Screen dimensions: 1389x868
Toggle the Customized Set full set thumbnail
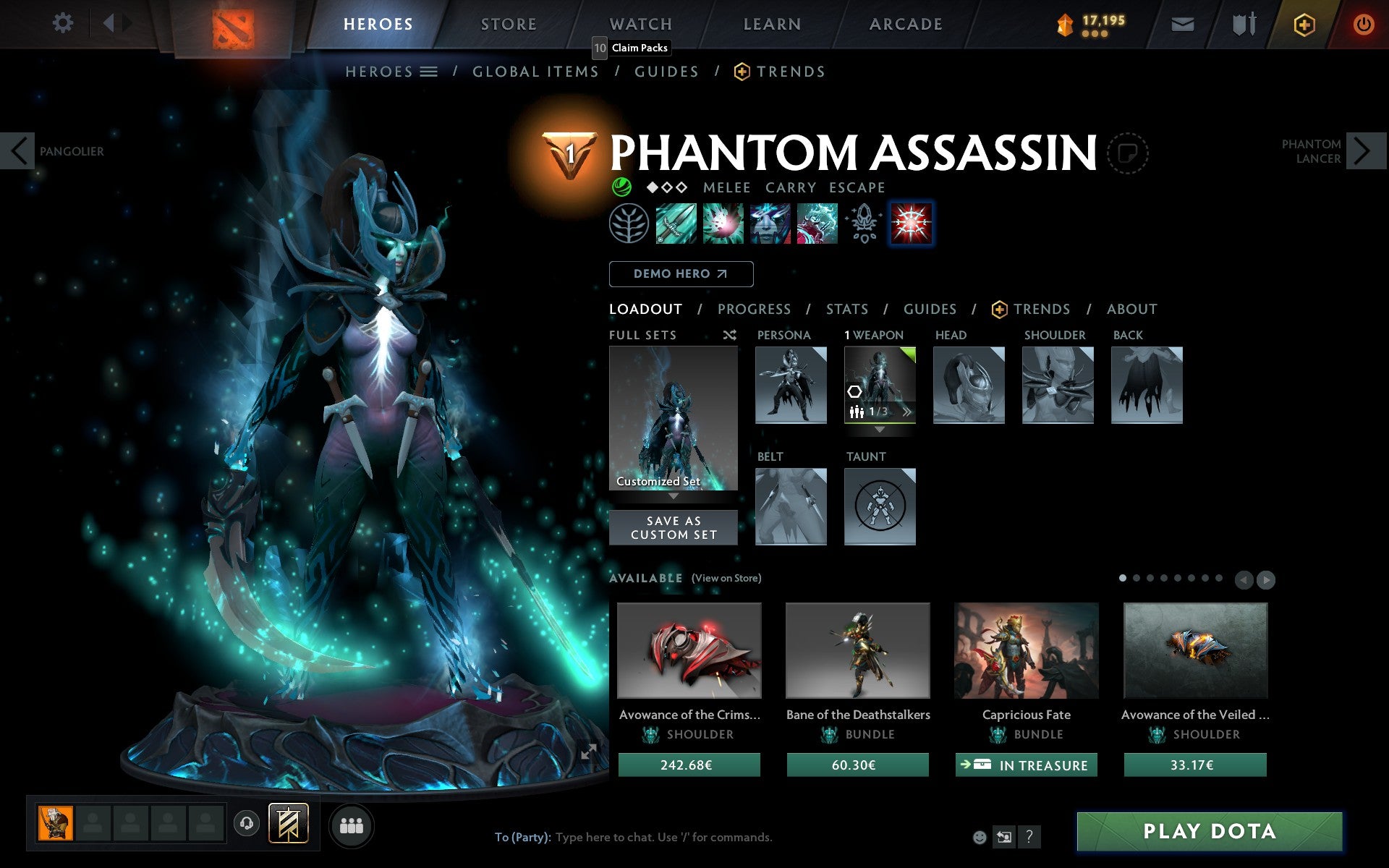(x=673, y=420)
